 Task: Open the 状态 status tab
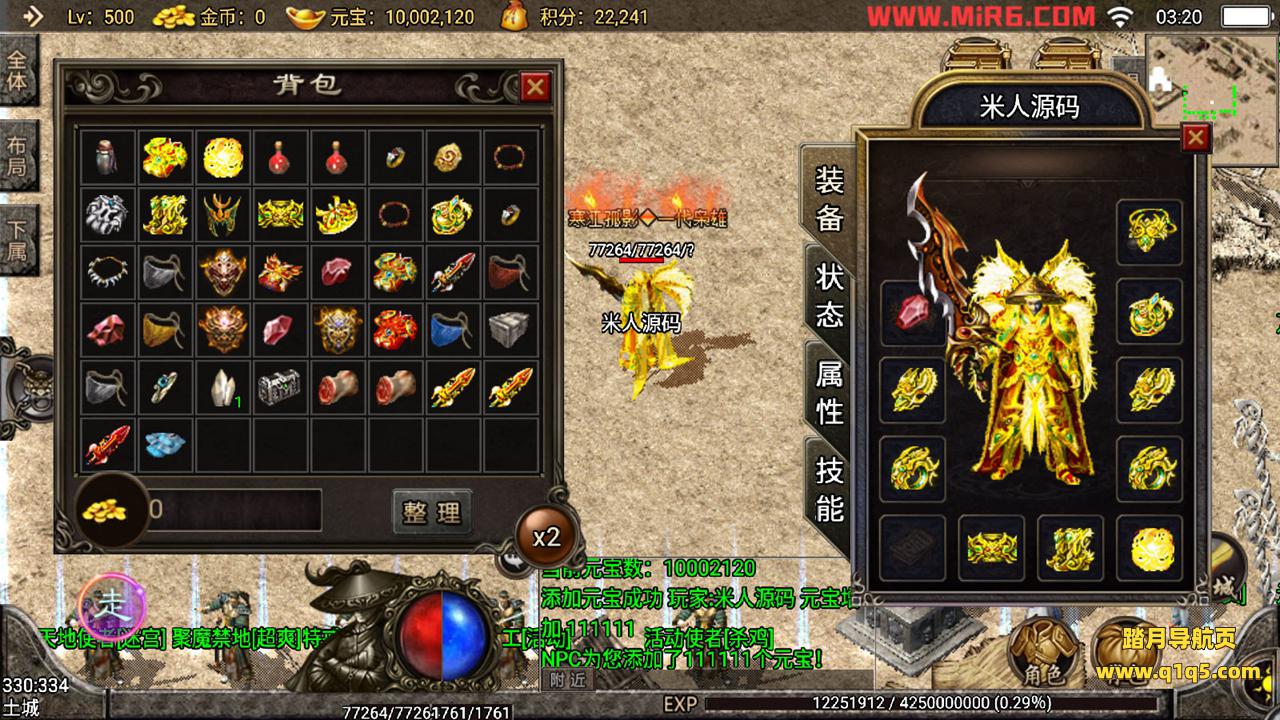tap(829, 295)
